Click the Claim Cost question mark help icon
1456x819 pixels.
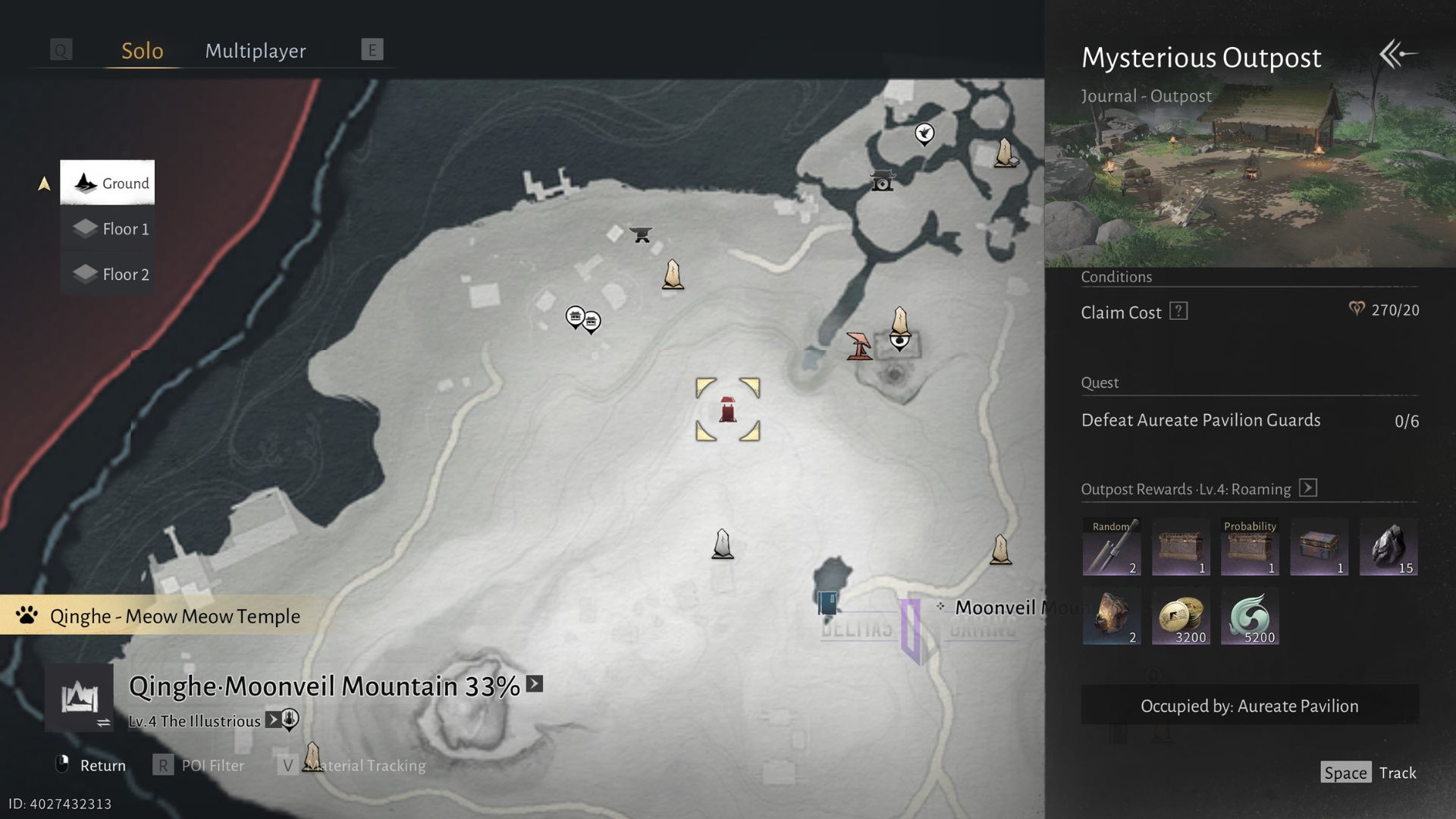pos(1178,310)
